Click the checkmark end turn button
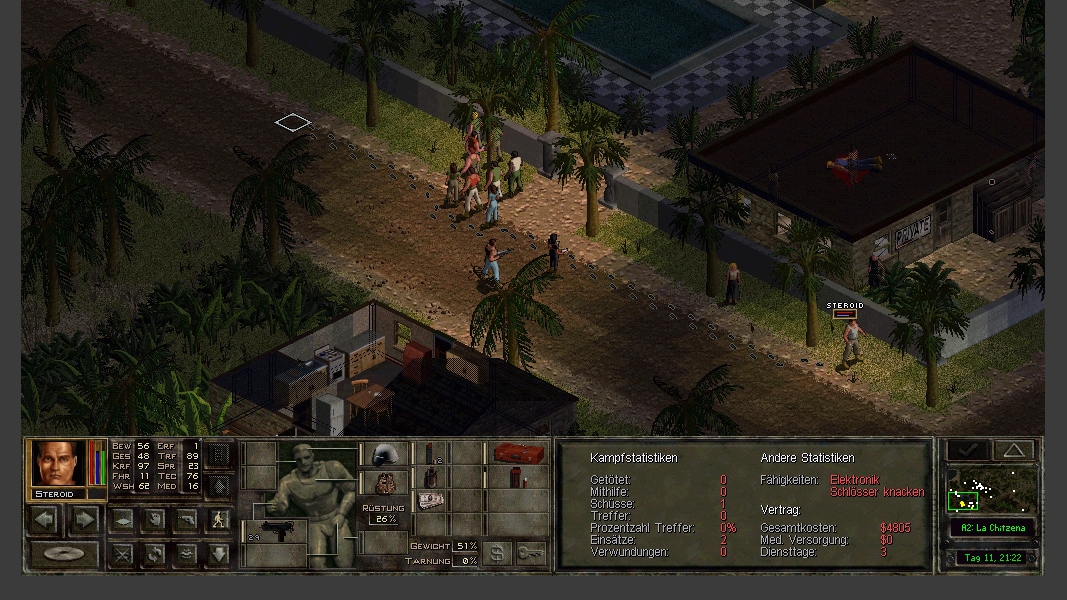Viewport: 1067px width, 600px height. tap(968, 451)
